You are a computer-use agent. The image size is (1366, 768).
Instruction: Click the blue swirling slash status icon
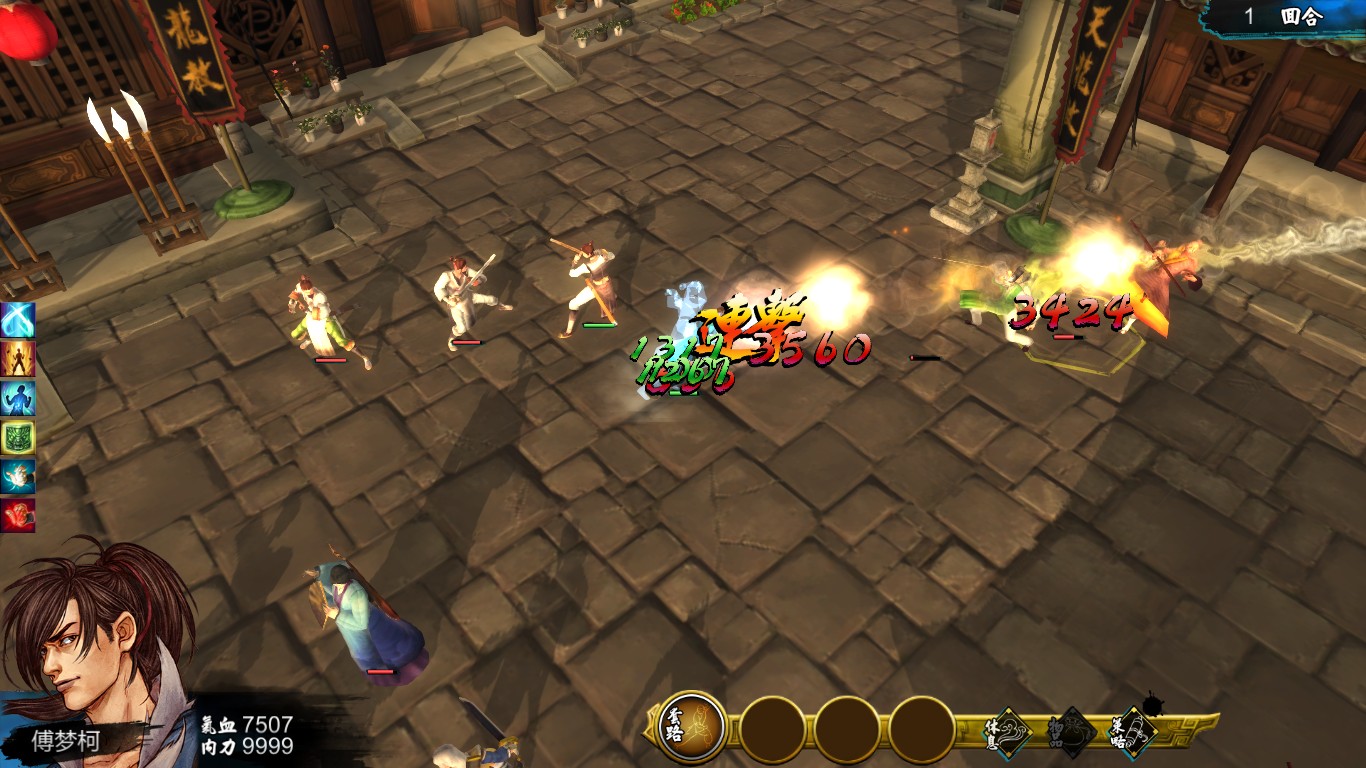coord(18,320)
